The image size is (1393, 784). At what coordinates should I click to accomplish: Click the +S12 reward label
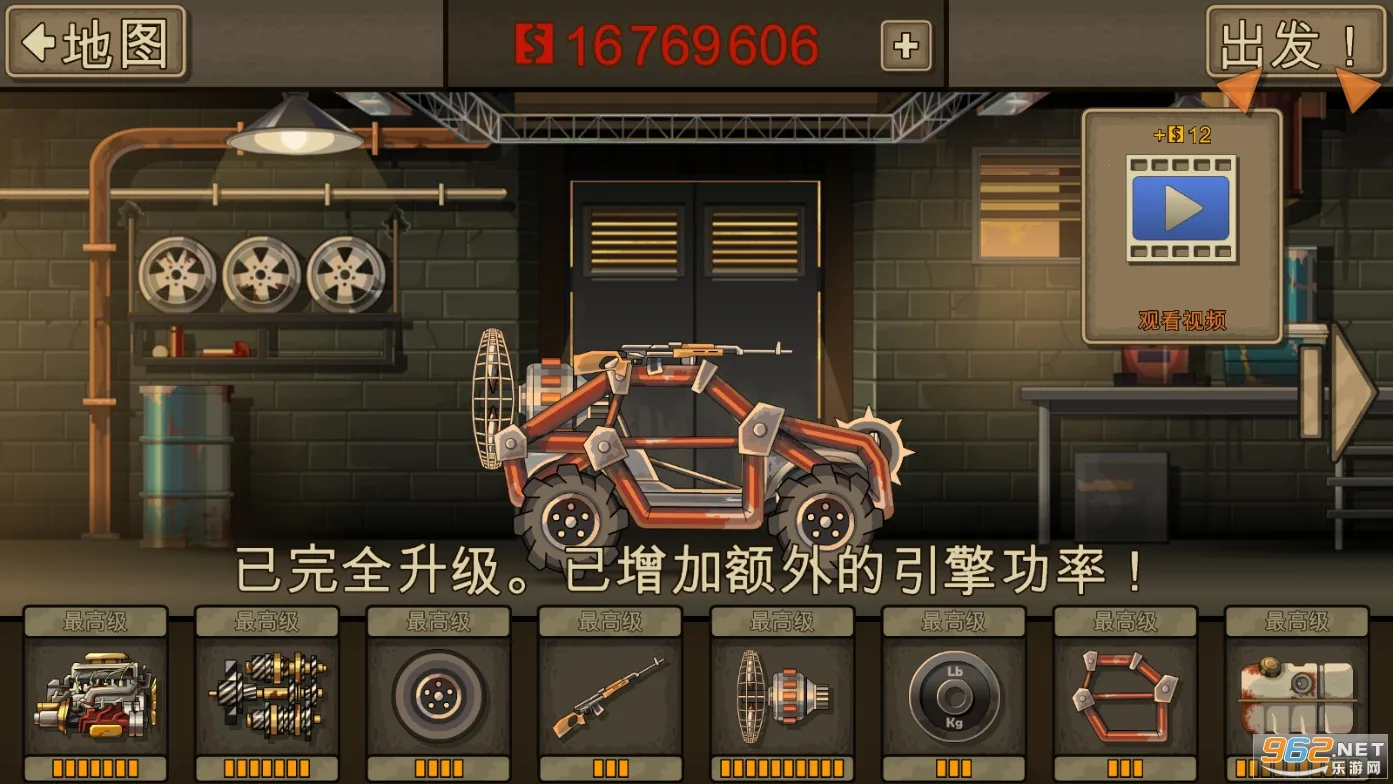(x=1183, y=137)
